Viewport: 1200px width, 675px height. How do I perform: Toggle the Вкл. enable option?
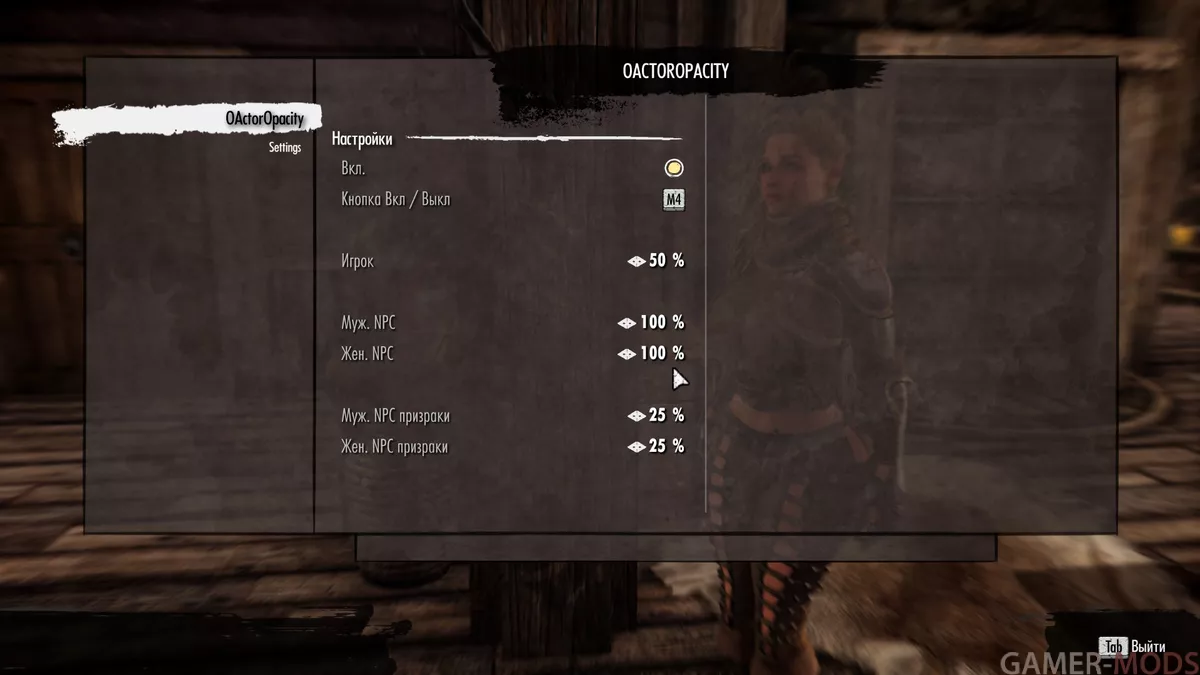point(674,168)
